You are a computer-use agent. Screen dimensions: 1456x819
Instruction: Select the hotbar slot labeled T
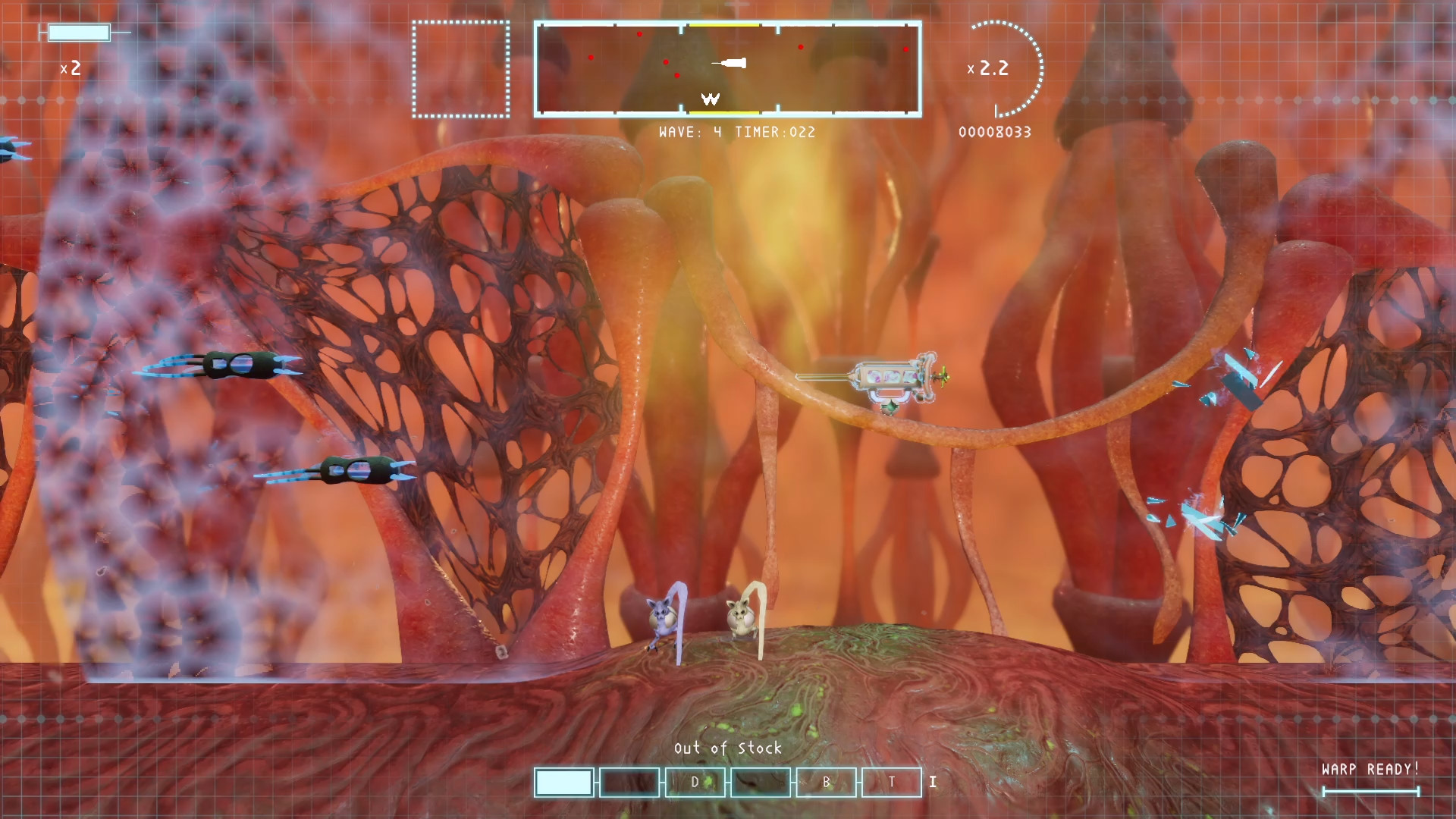point(891,783)
